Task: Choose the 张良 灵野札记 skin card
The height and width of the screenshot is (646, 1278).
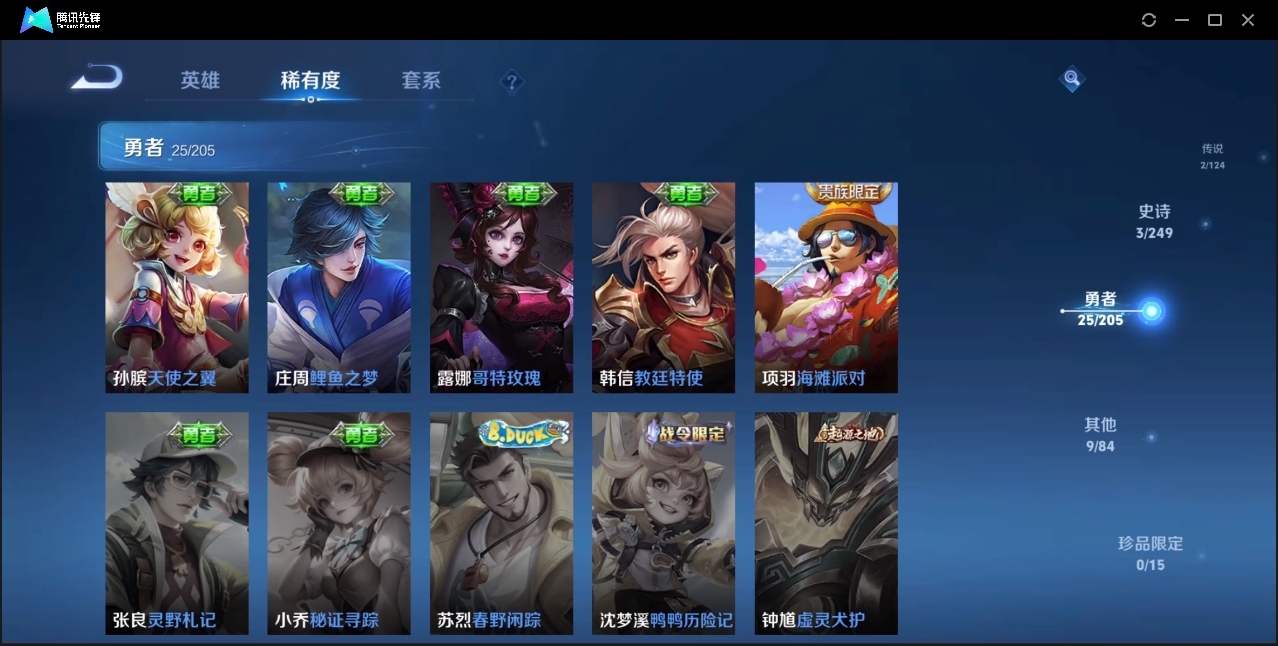Action: pos(177,523)
